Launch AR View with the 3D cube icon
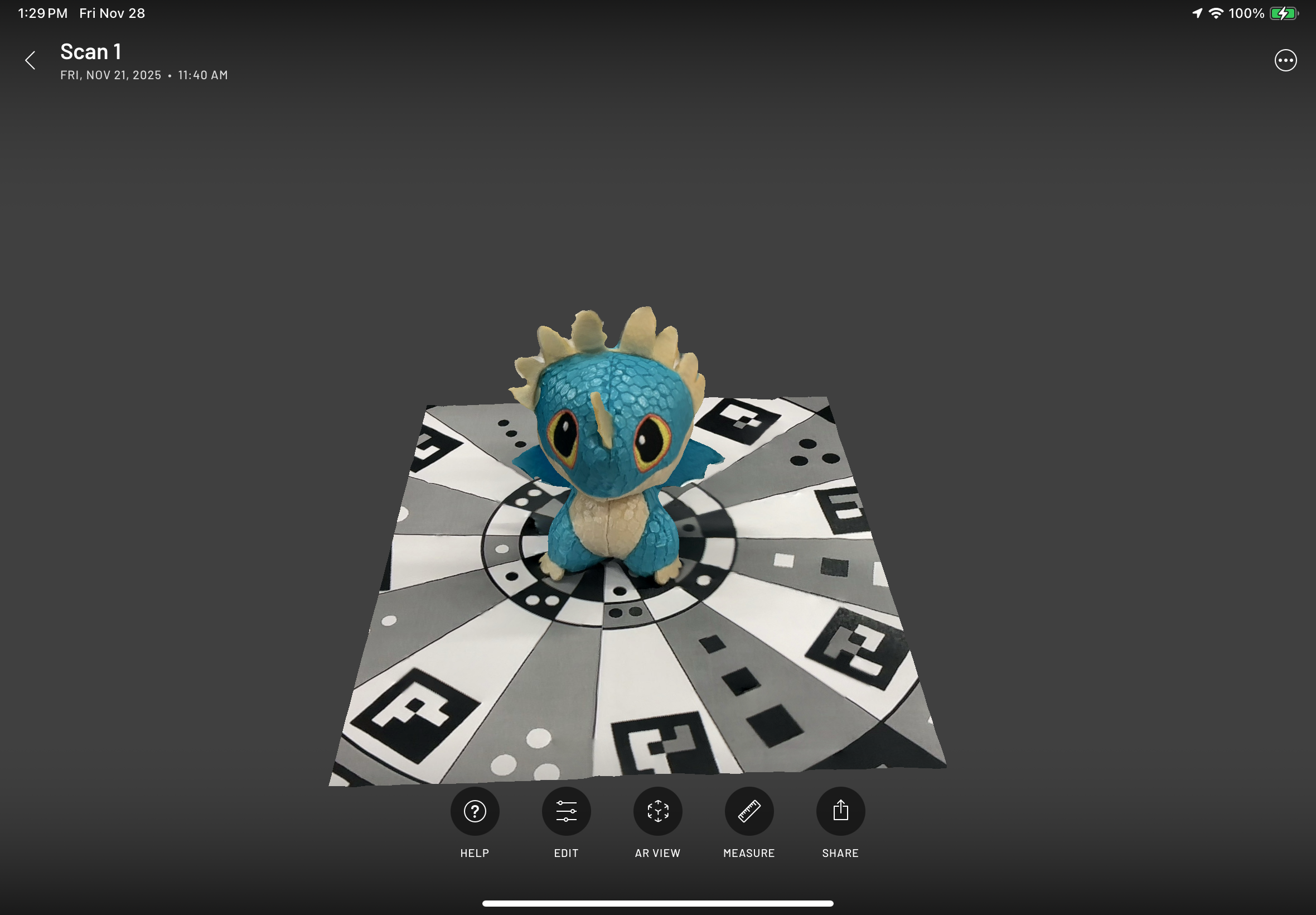The image size is (1316, 915). coord(657,811)
